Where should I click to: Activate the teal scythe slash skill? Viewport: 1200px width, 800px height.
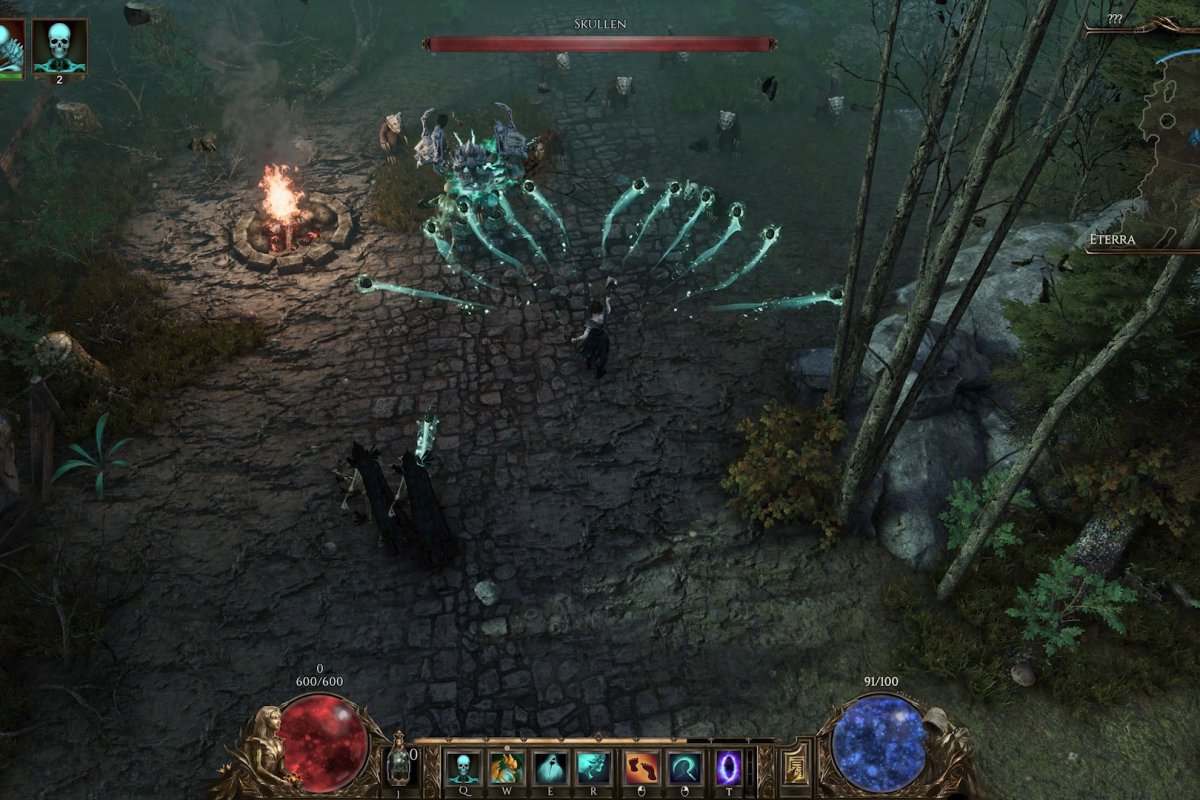coord(686,768)
